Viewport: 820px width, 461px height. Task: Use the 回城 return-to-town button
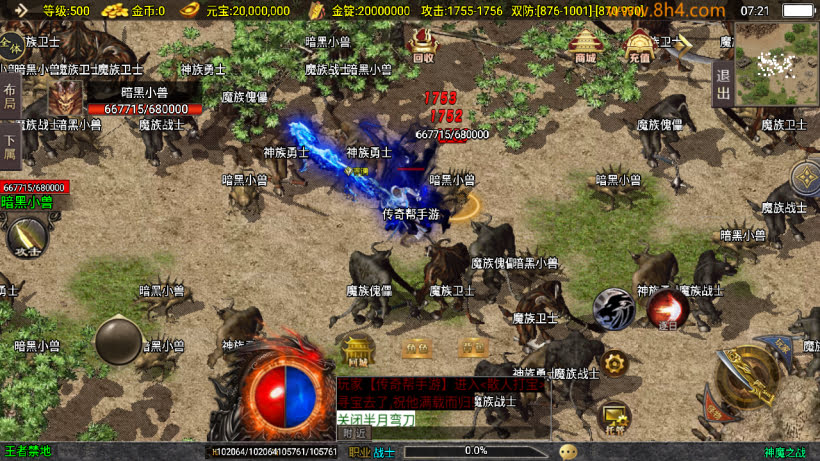point(357,350)
